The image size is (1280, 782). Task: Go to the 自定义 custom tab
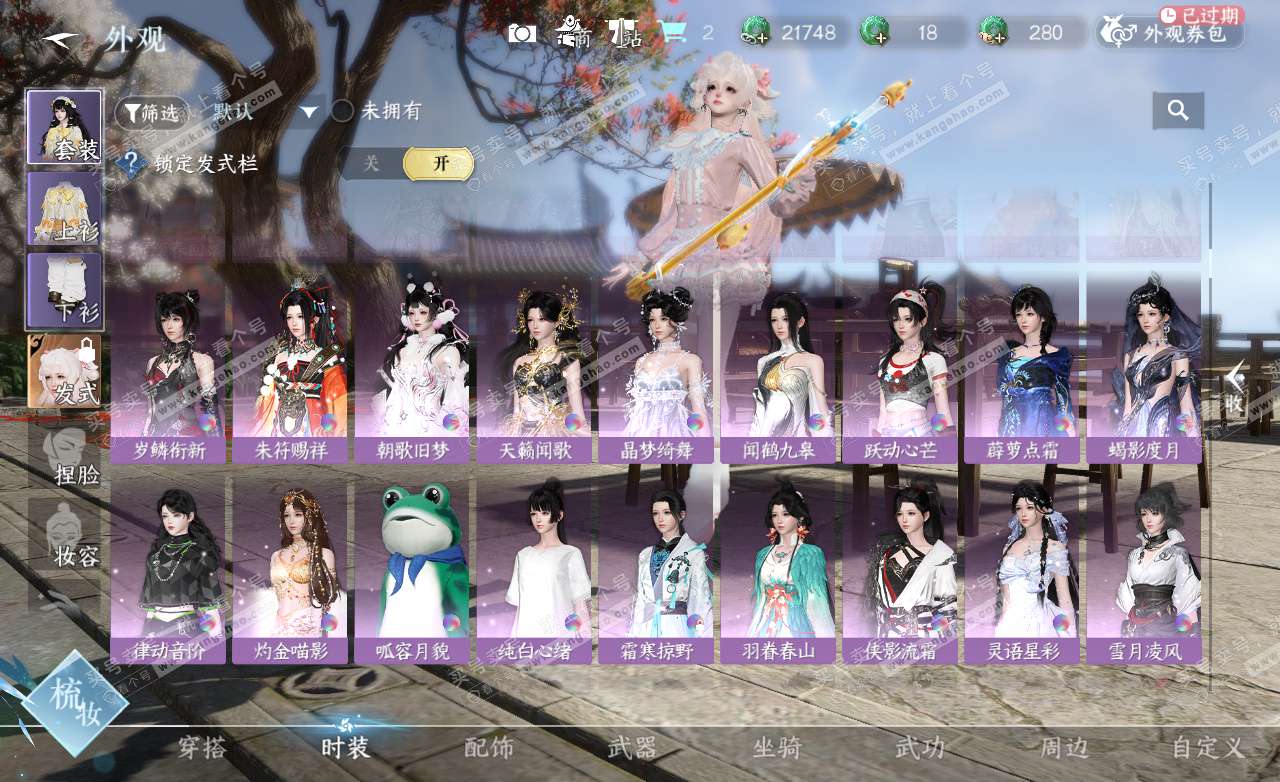pyautogui.click(x=1207, y=747)
